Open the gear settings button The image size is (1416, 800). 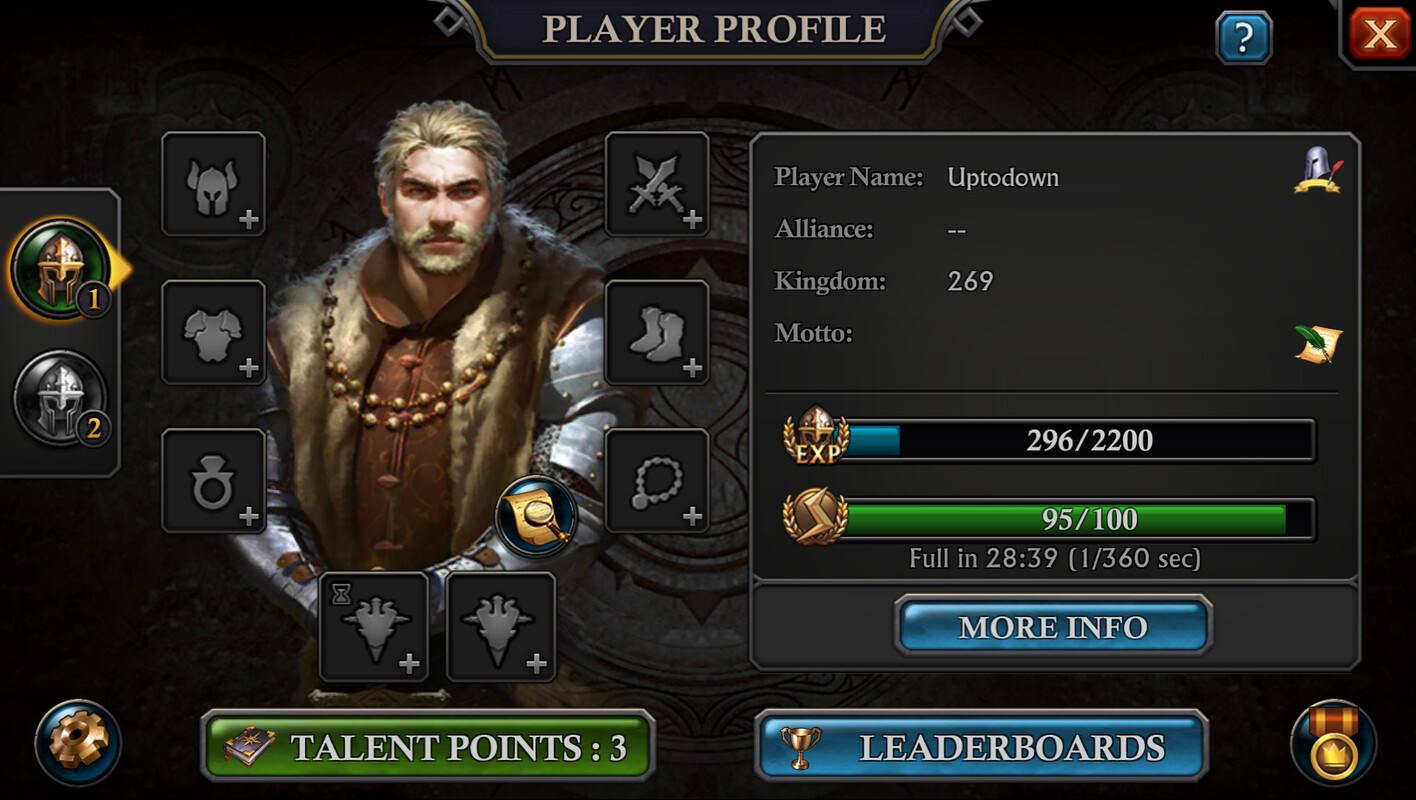click(78, 743)
